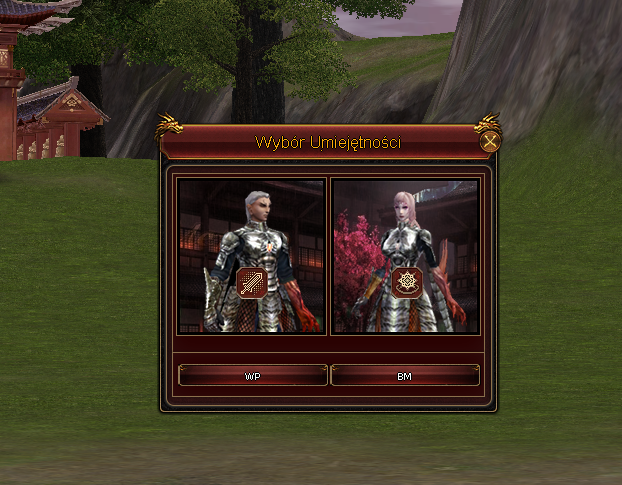Click the sunburst skill emblem icon
This screenshot has width=622, height=485.
pyautogui.click(x=406, y=283)
